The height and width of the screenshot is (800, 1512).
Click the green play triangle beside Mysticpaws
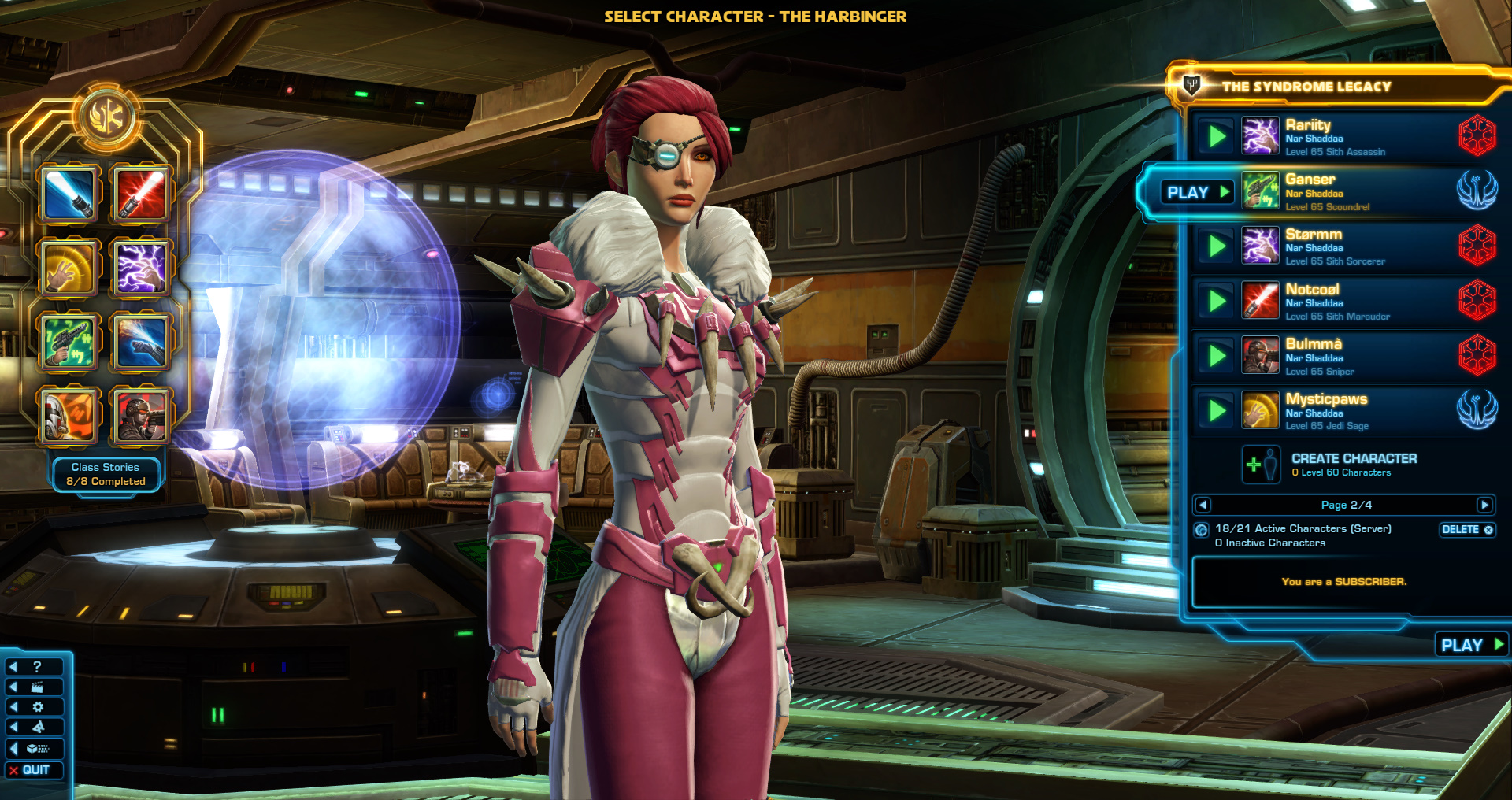click(x=1217, y=409)
